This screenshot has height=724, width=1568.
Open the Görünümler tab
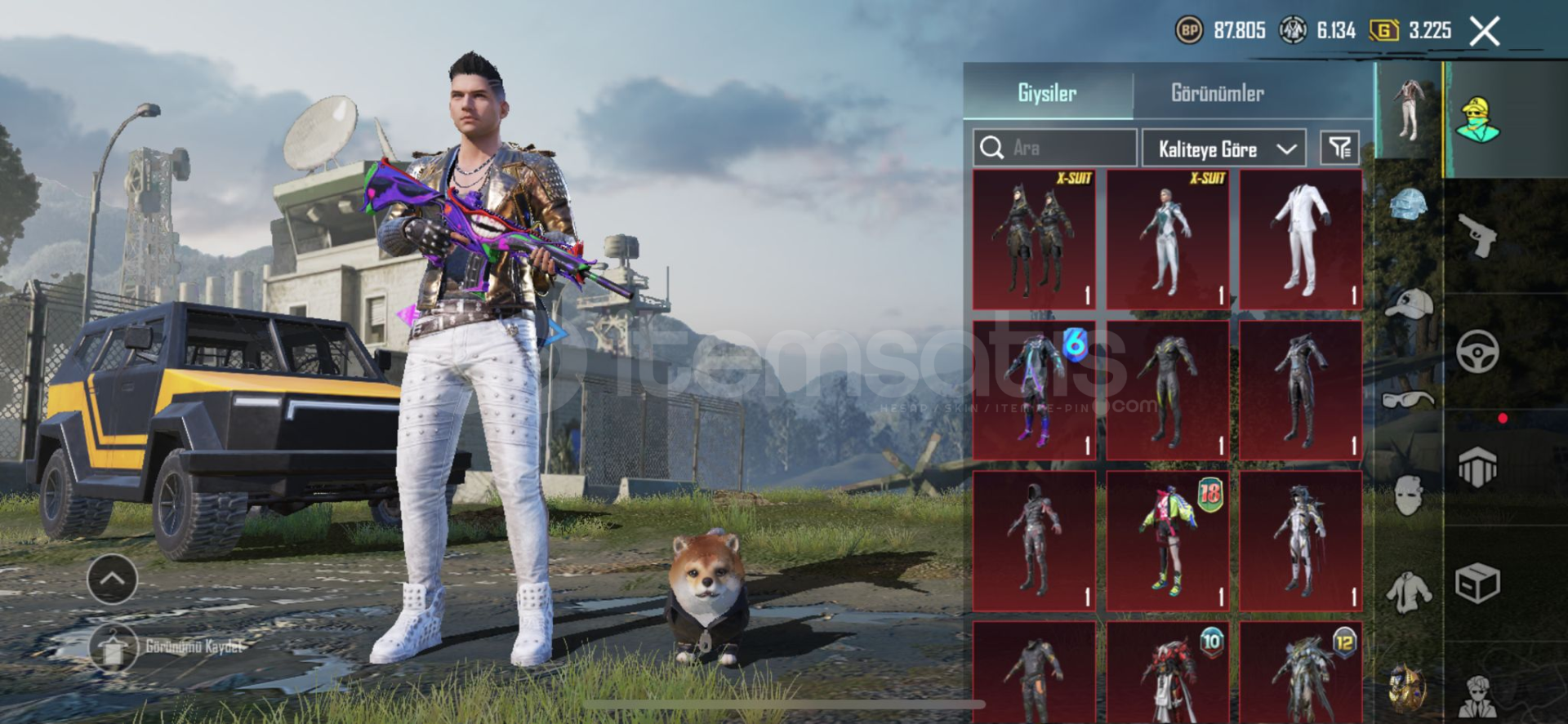tap(1217, 93)
